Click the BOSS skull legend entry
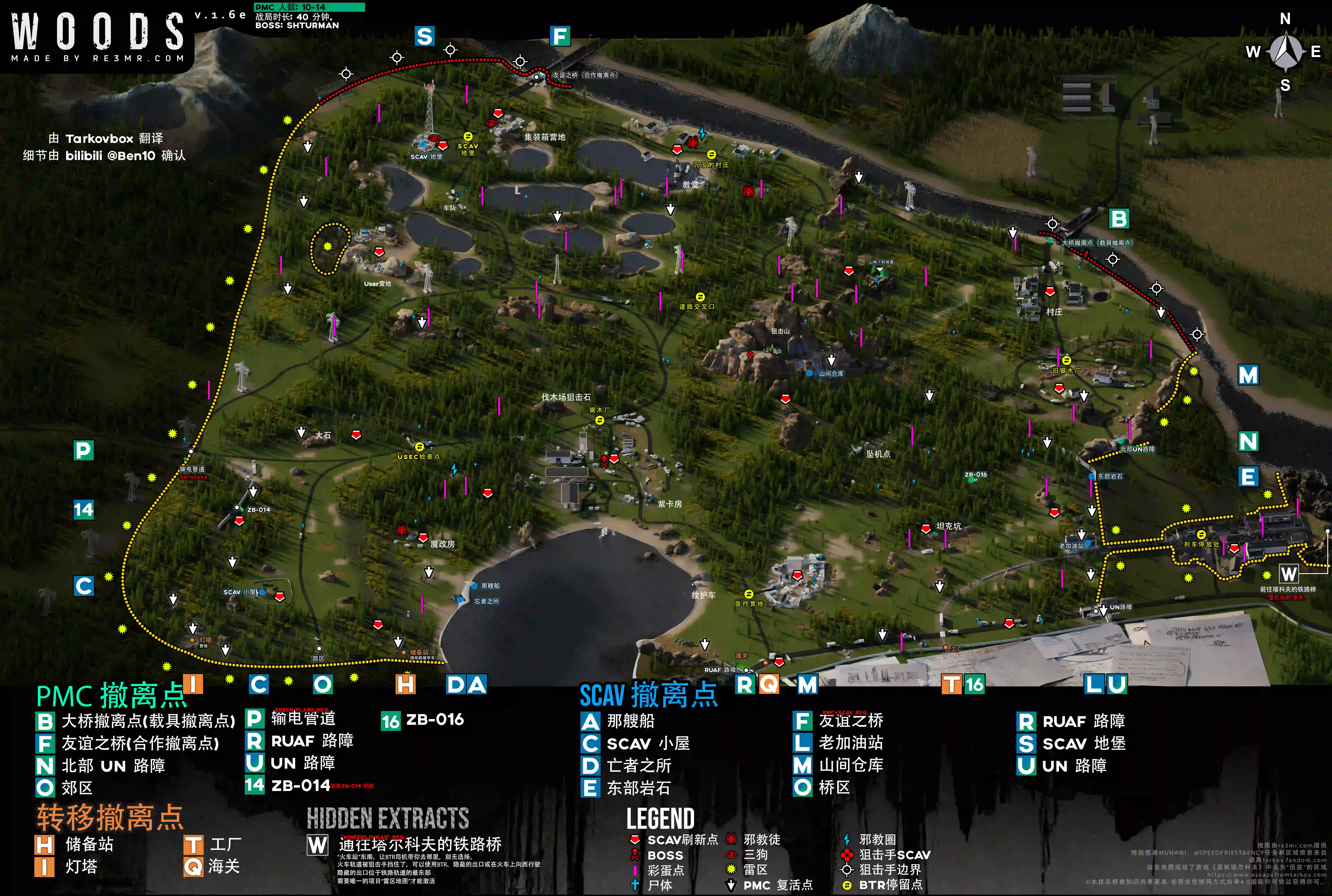1332x896 pixels. pyautogui.click(x=656, y=855)
